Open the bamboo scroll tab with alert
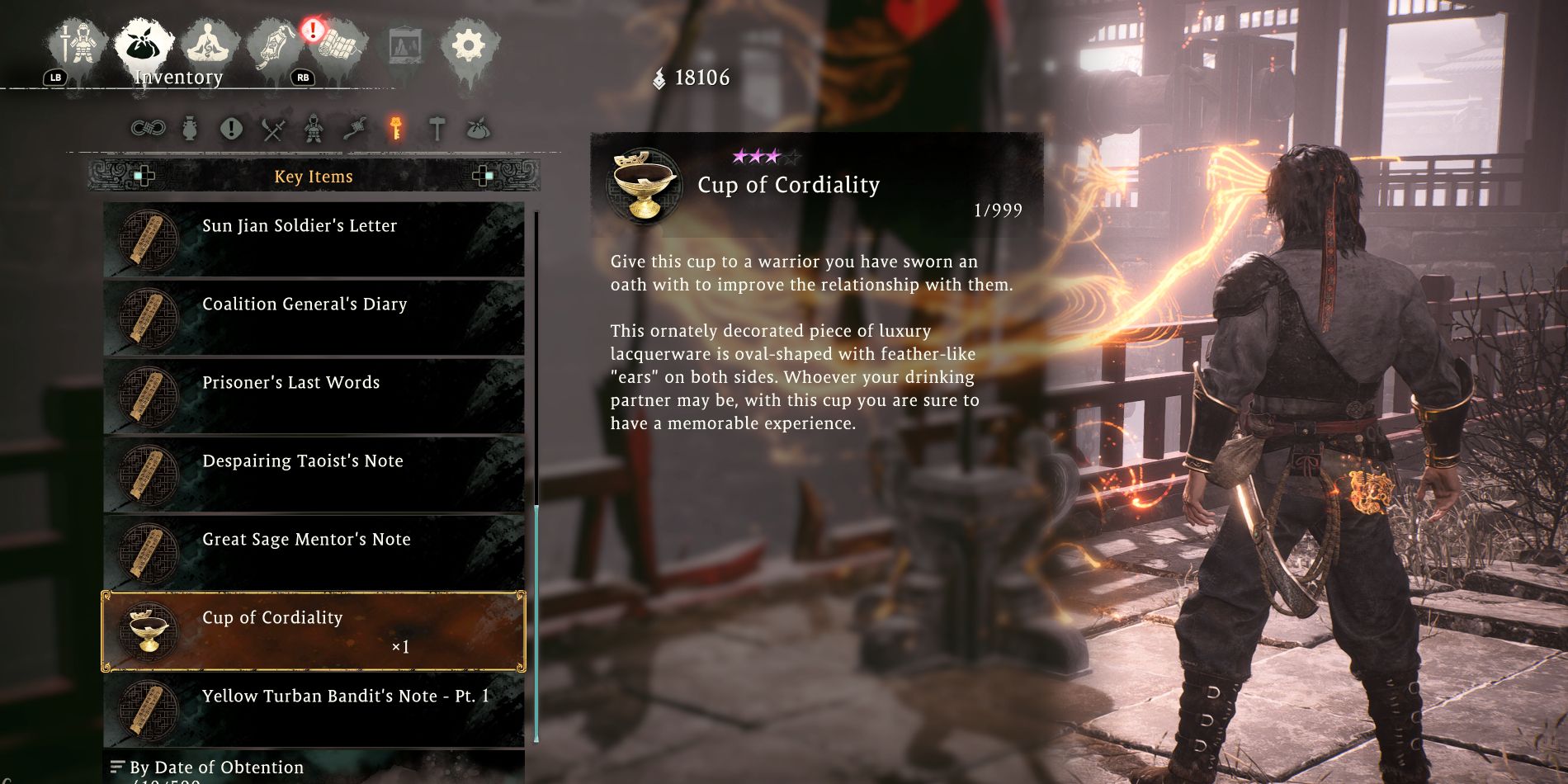This screenshot has height=784, width=1568. tap(339, 45)
